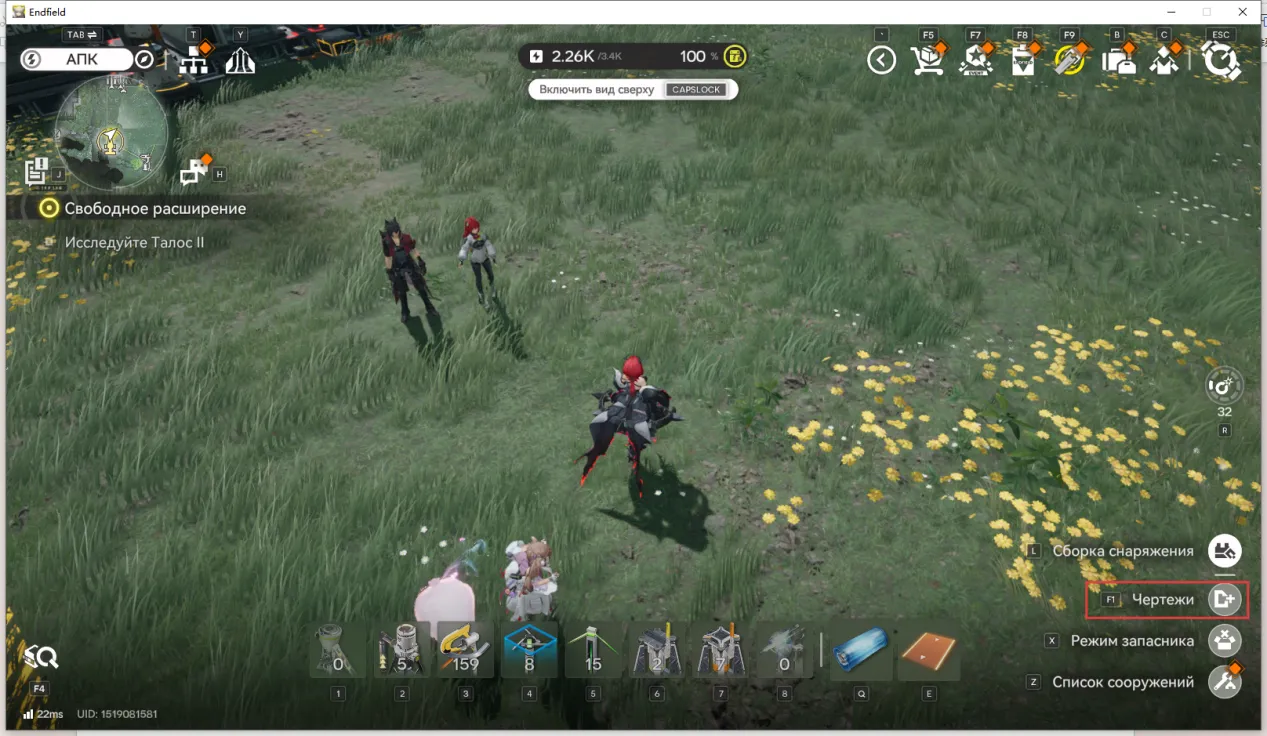Open the backpack inventory icon

[1117, 62]
